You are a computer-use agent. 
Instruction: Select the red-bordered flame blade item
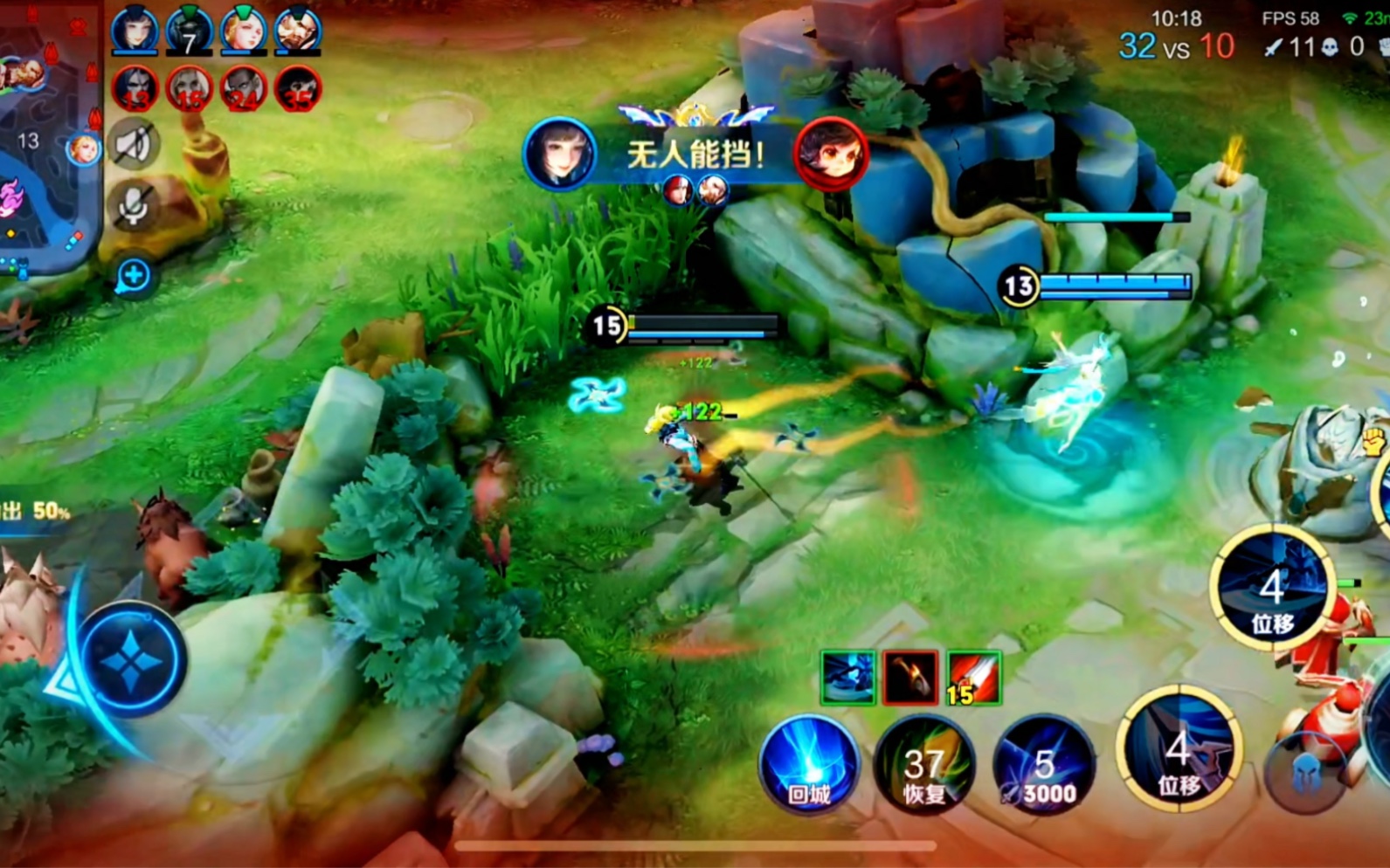click(x=910, y=677)
